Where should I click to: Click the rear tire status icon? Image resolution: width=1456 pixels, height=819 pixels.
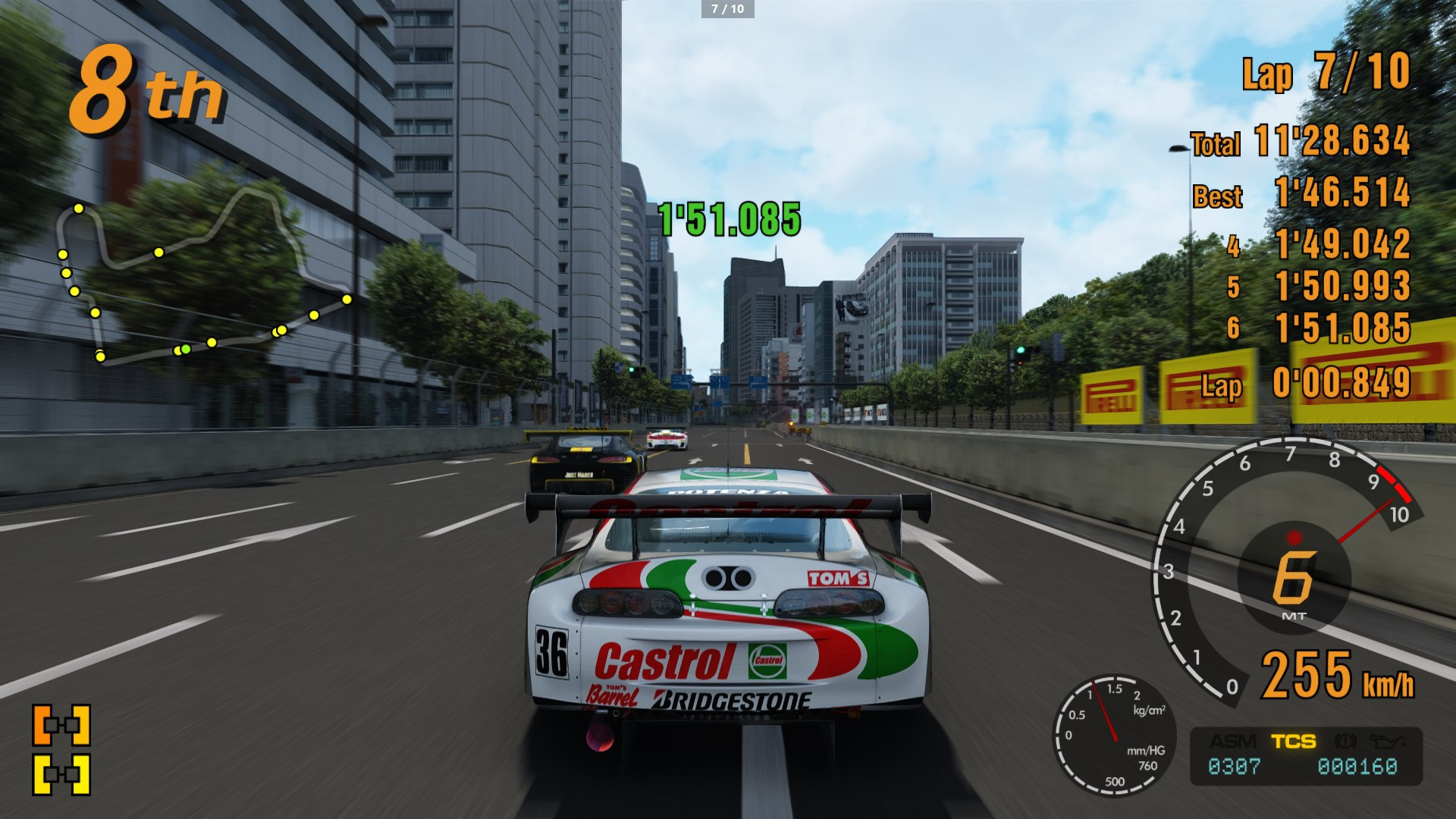(61, 773)
